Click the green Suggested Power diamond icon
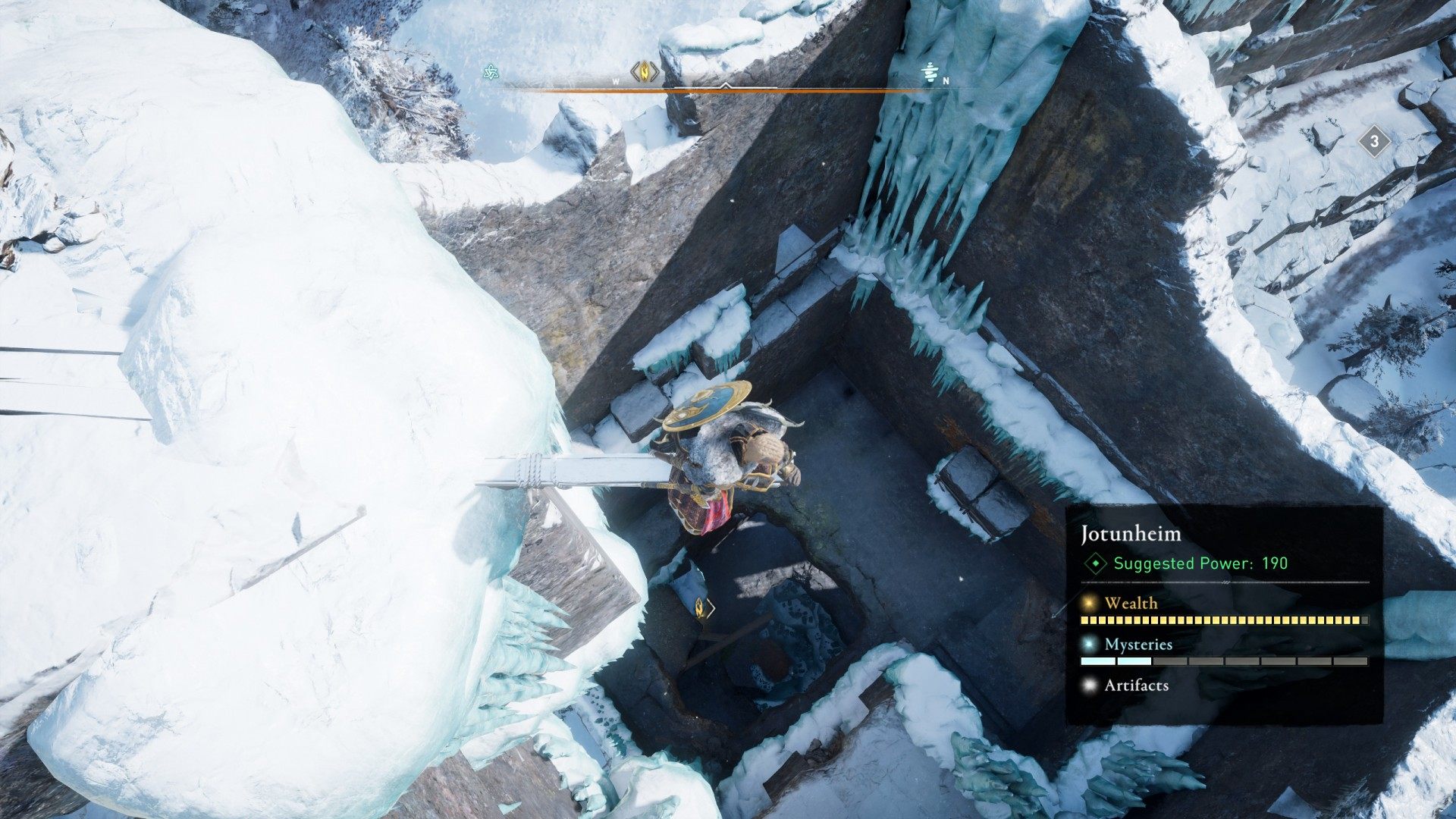 click(1095, 563)
